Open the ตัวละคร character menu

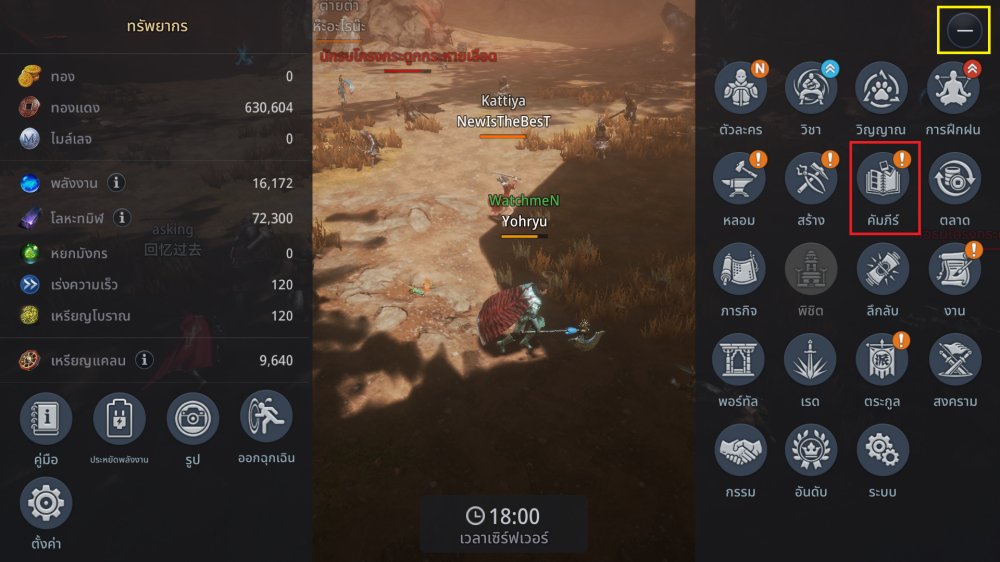pos(740,88)
